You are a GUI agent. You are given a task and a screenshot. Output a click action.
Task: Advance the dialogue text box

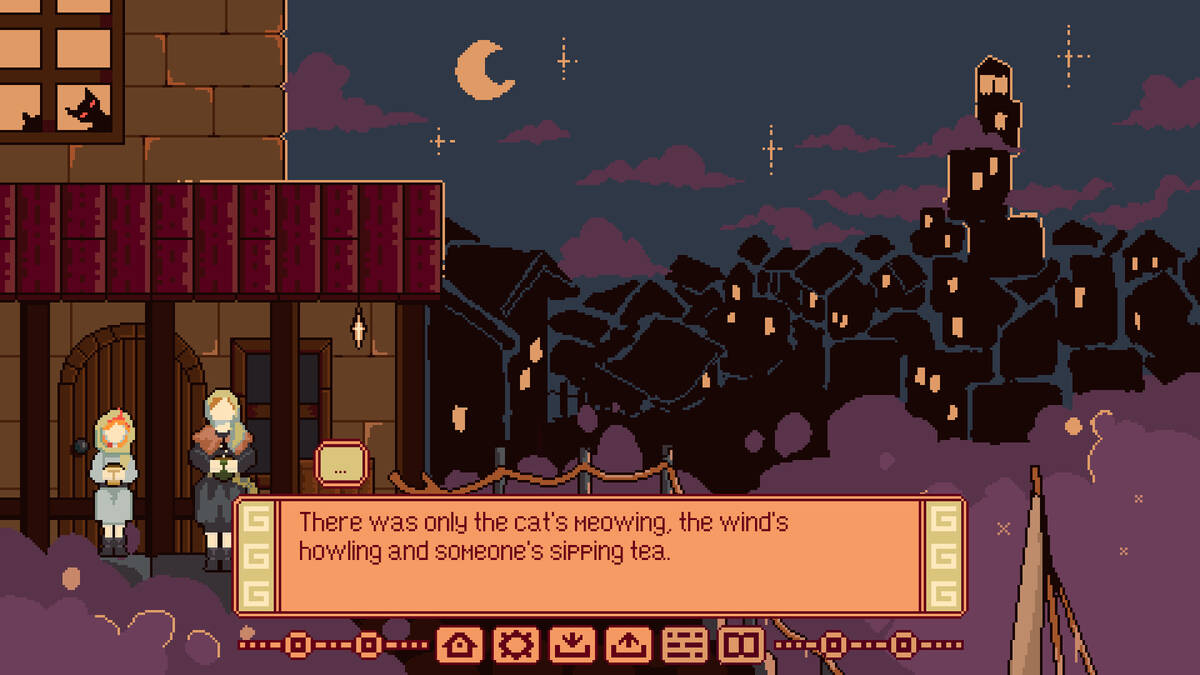(x=600, y=555)
